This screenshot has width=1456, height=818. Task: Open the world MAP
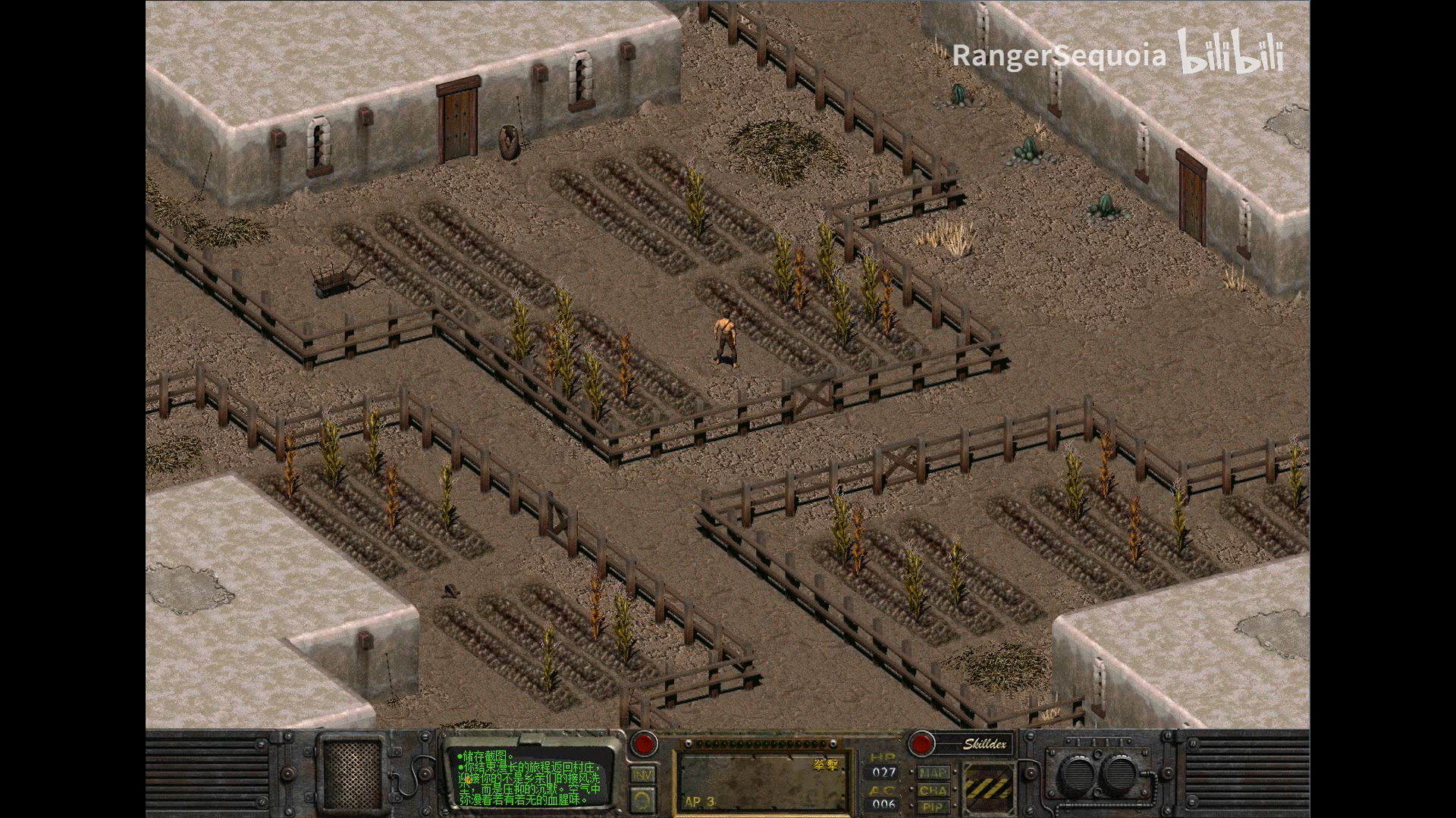tap(932, 773)
